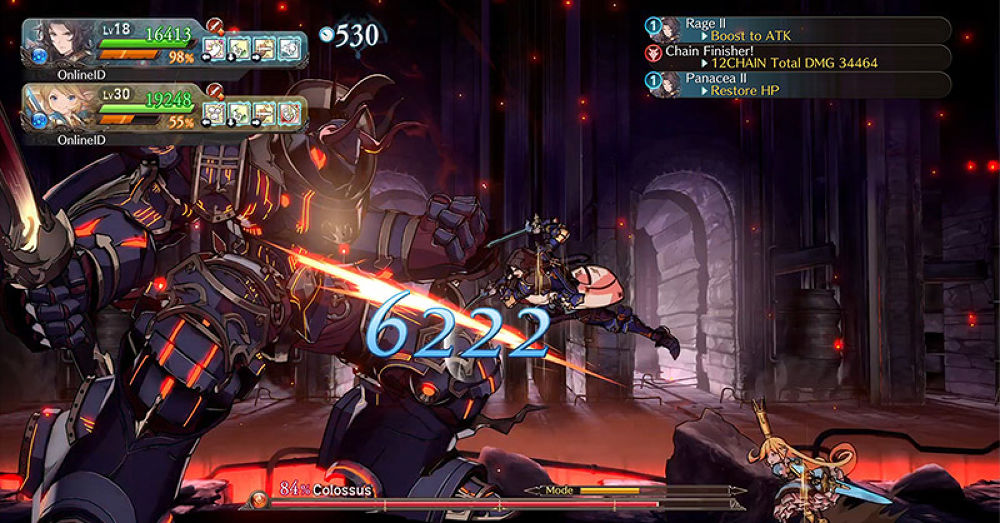Activate the Lv18 player's left-arrow skill icon
This screenshot has width=1000, height=523.
point(215,47)
